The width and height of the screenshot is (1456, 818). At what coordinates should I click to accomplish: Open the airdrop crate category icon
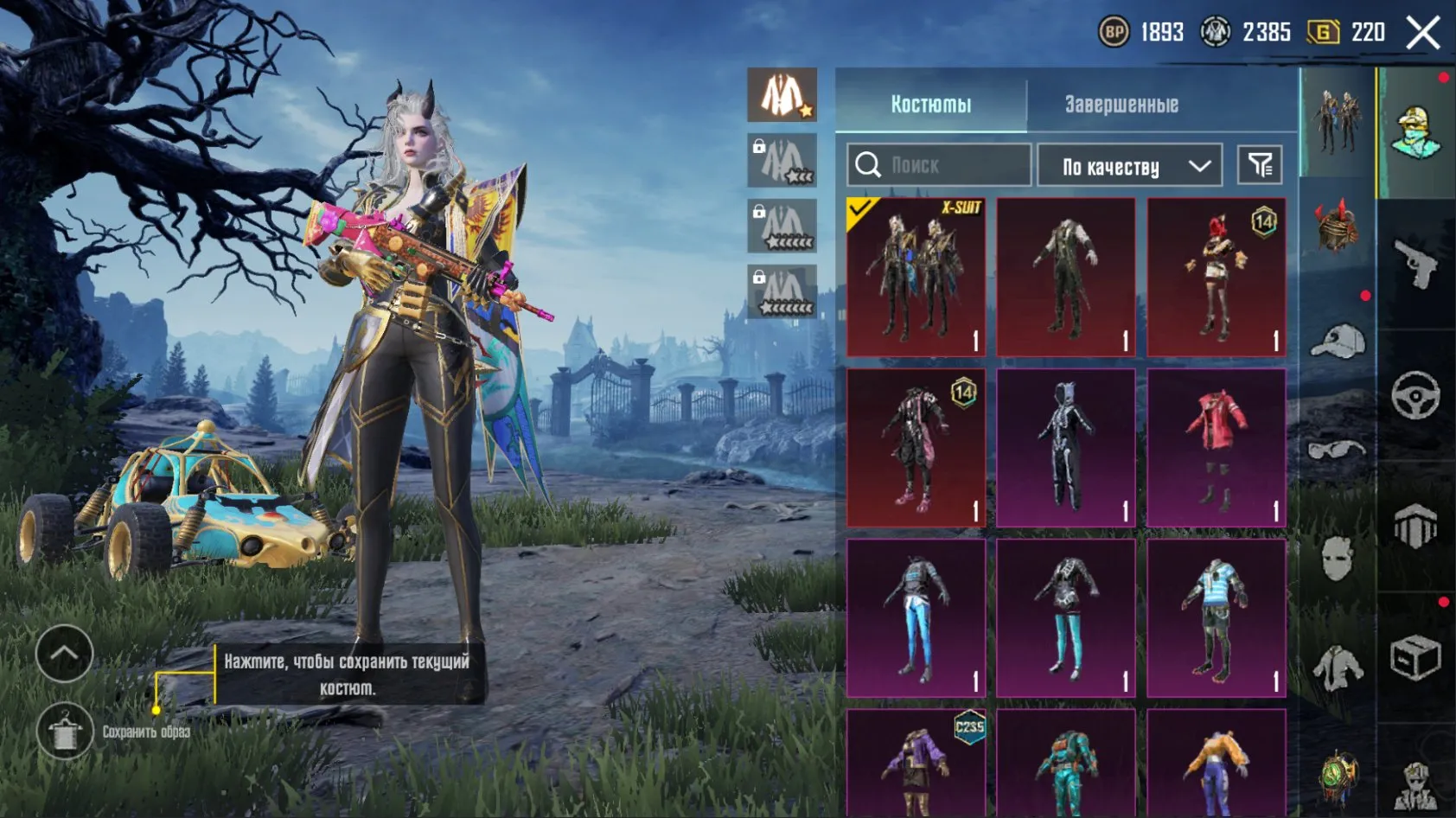(x=1414, y=655)
